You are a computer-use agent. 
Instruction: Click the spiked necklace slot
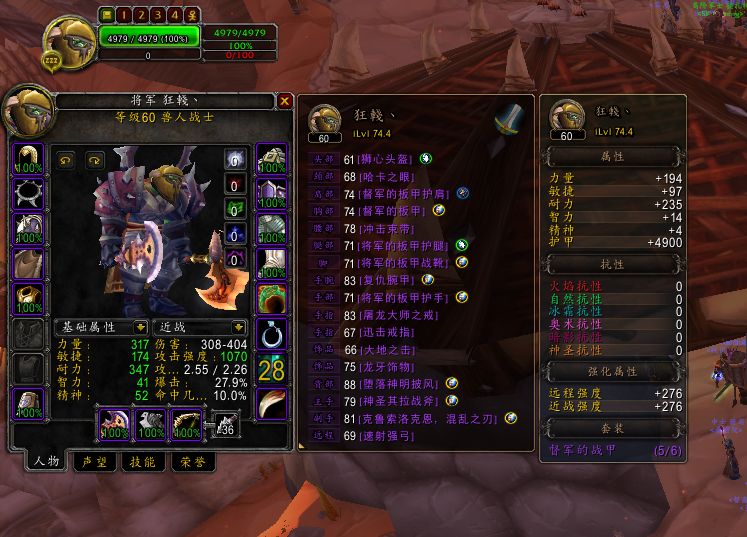(x=28, y=191)
